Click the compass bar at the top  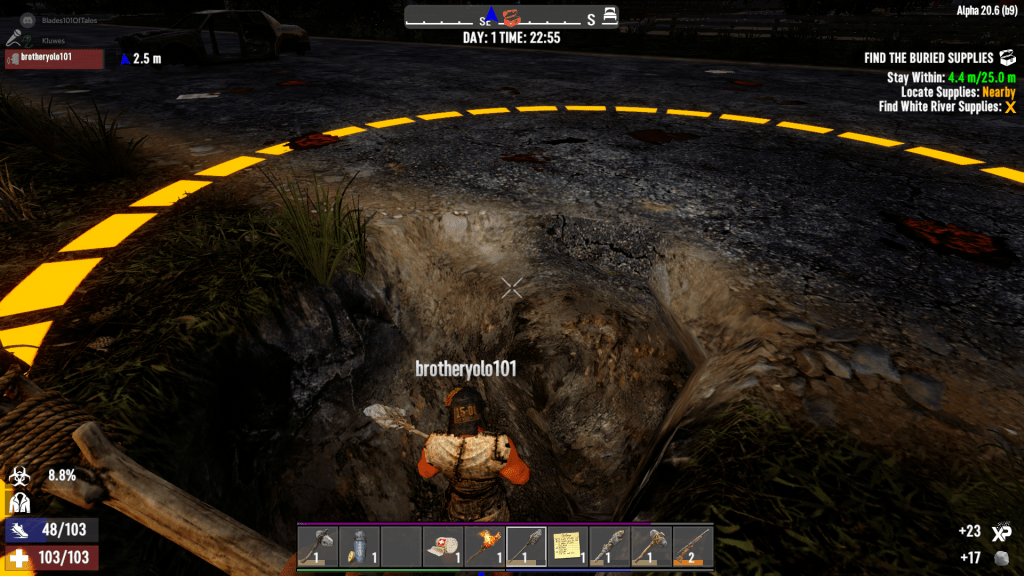511,17
